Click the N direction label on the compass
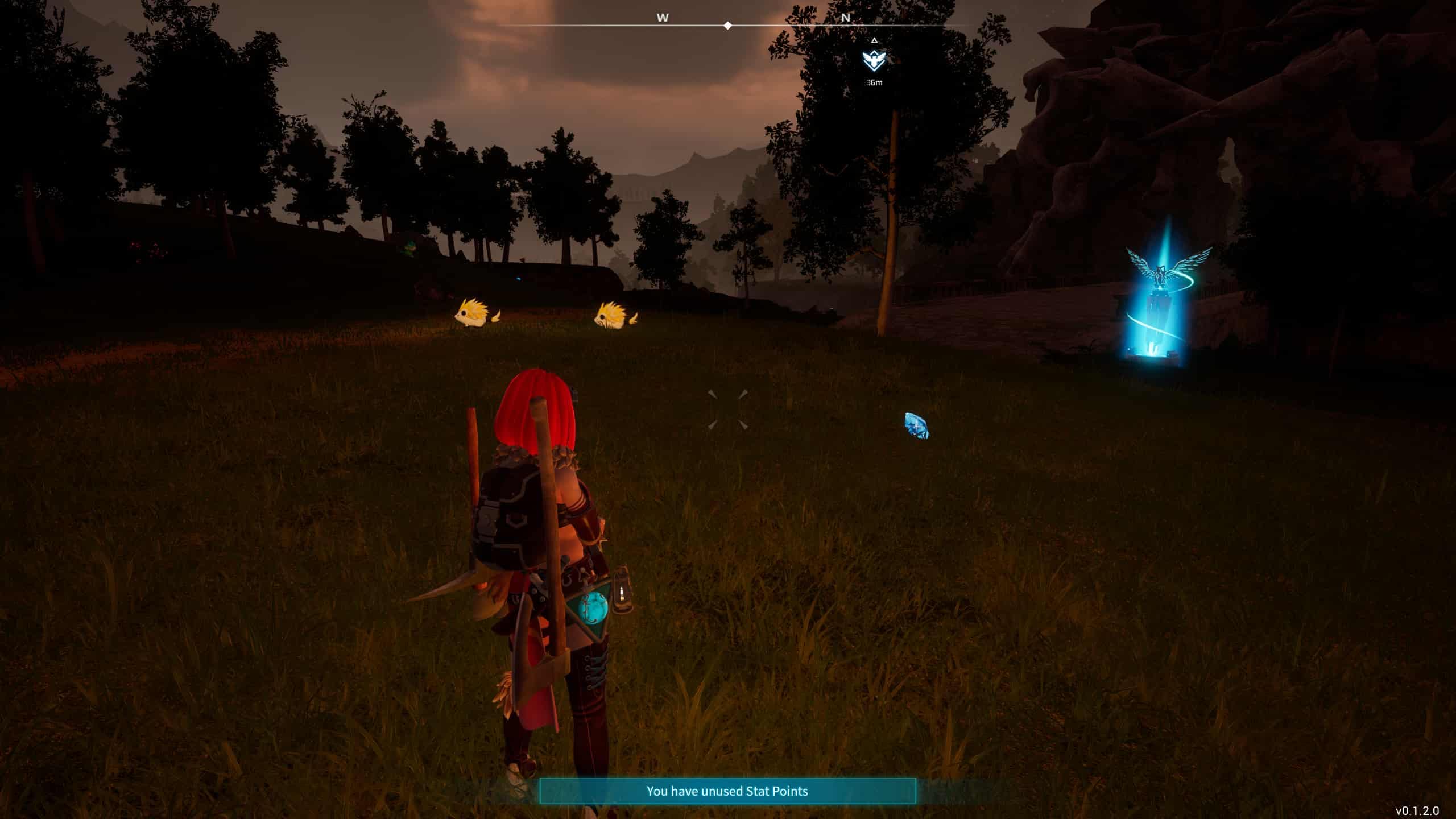Image resolution: width=1456 pixels, height=819 pixels. coord(846,18)
